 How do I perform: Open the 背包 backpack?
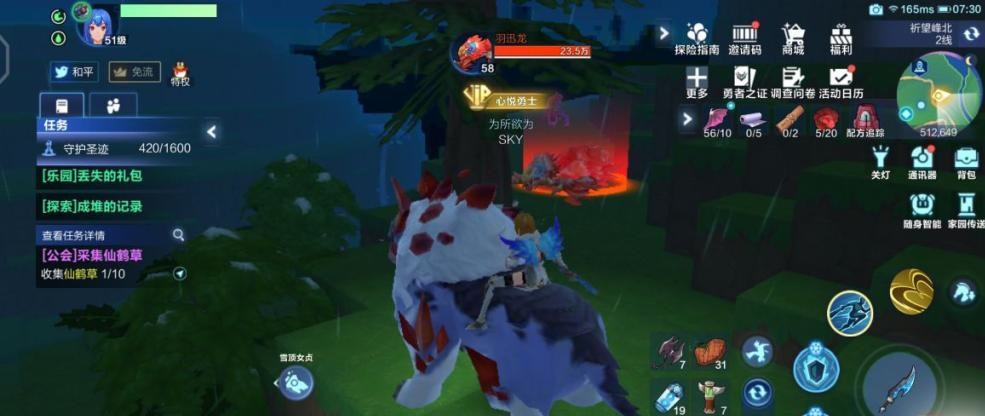pyautogui.click(x=965, y=160)
